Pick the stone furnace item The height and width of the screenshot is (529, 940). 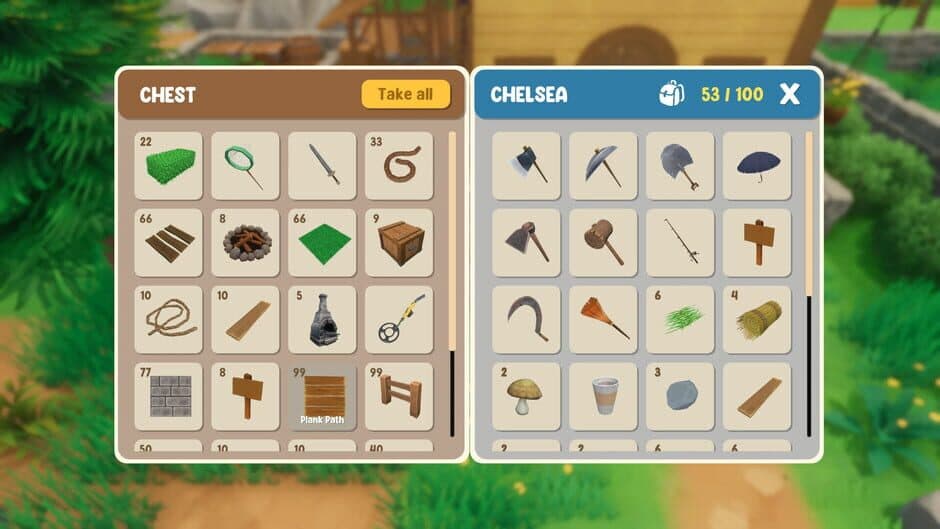pyautogui.click(x=322, y=320)
